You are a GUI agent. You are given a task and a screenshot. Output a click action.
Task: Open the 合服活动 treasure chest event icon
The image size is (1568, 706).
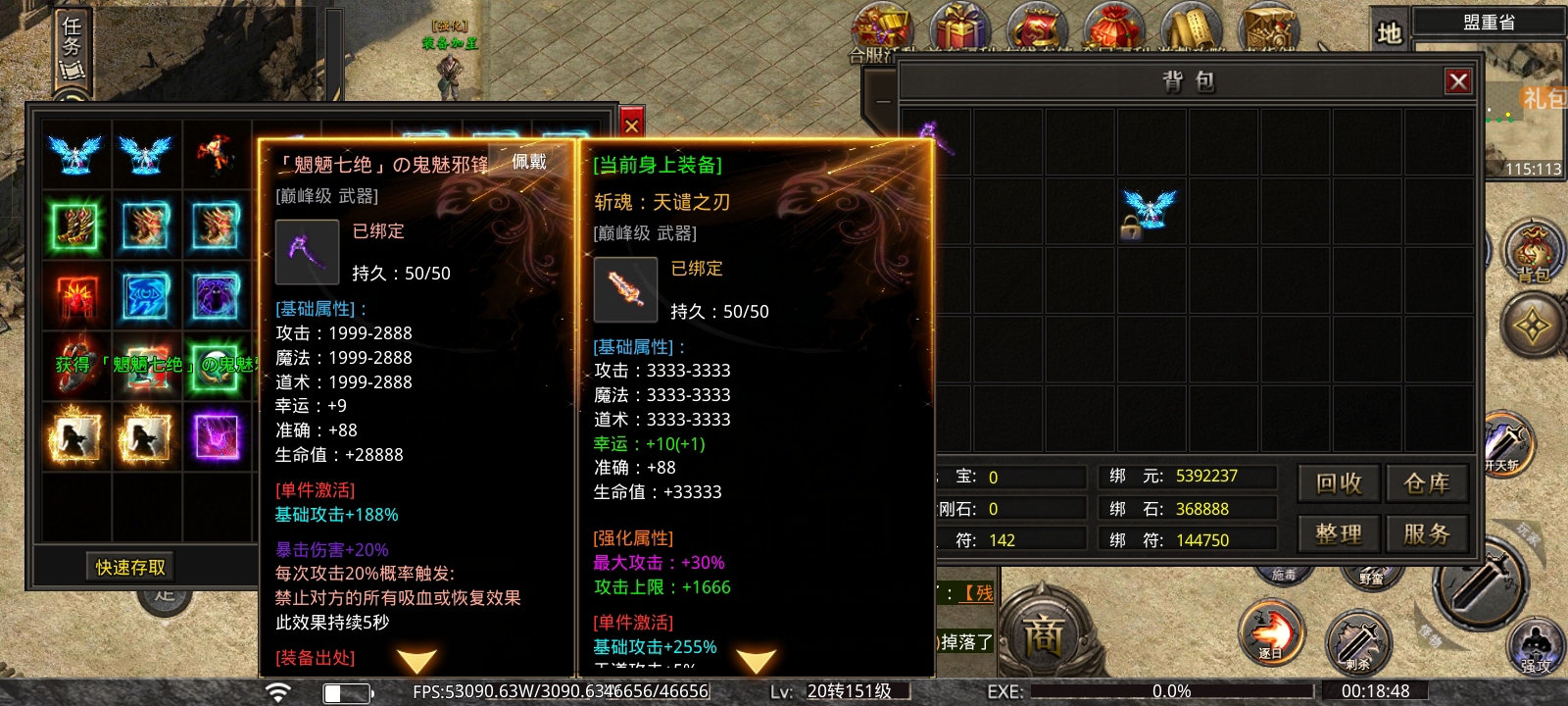pos(880,31)
